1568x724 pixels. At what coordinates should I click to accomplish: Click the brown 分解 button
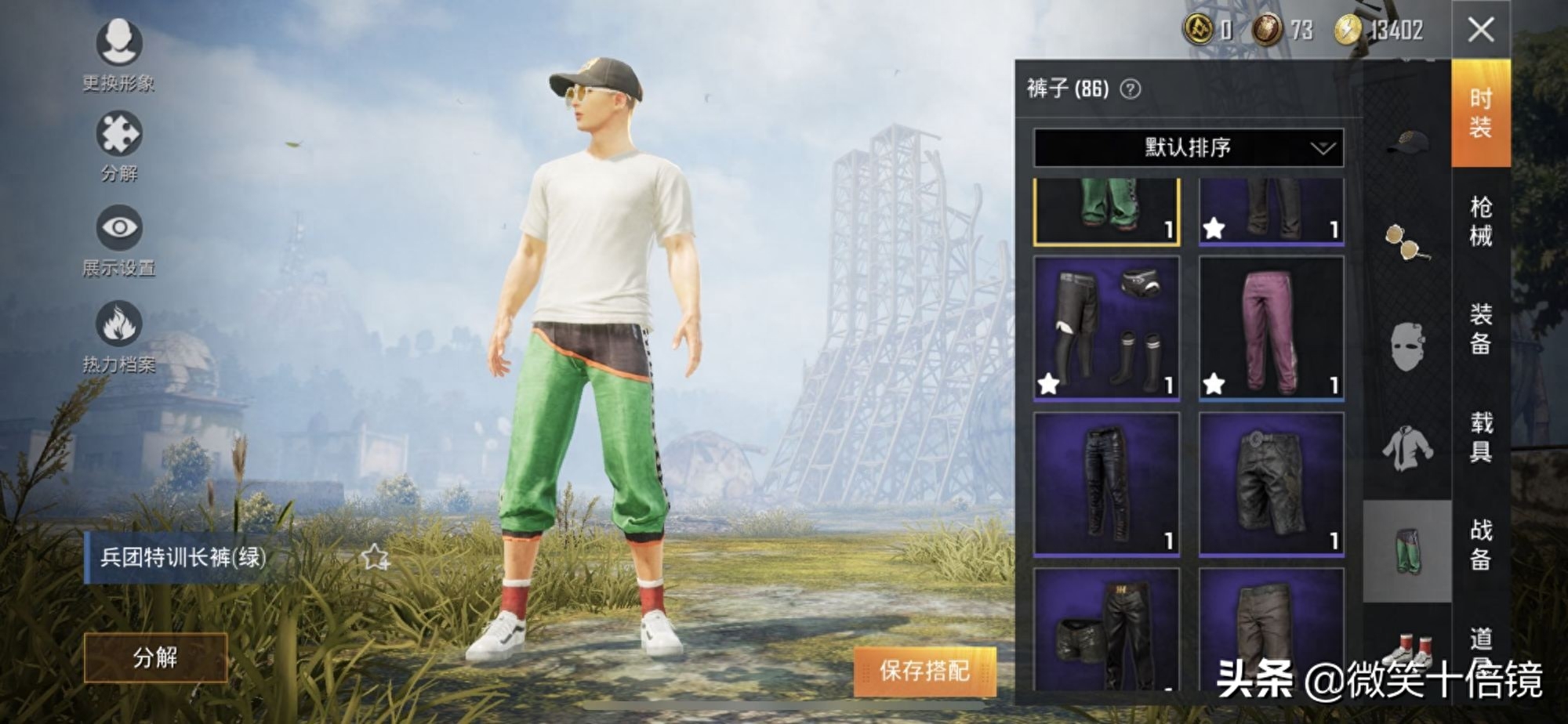pyautogui.click(x=155, y=657)
